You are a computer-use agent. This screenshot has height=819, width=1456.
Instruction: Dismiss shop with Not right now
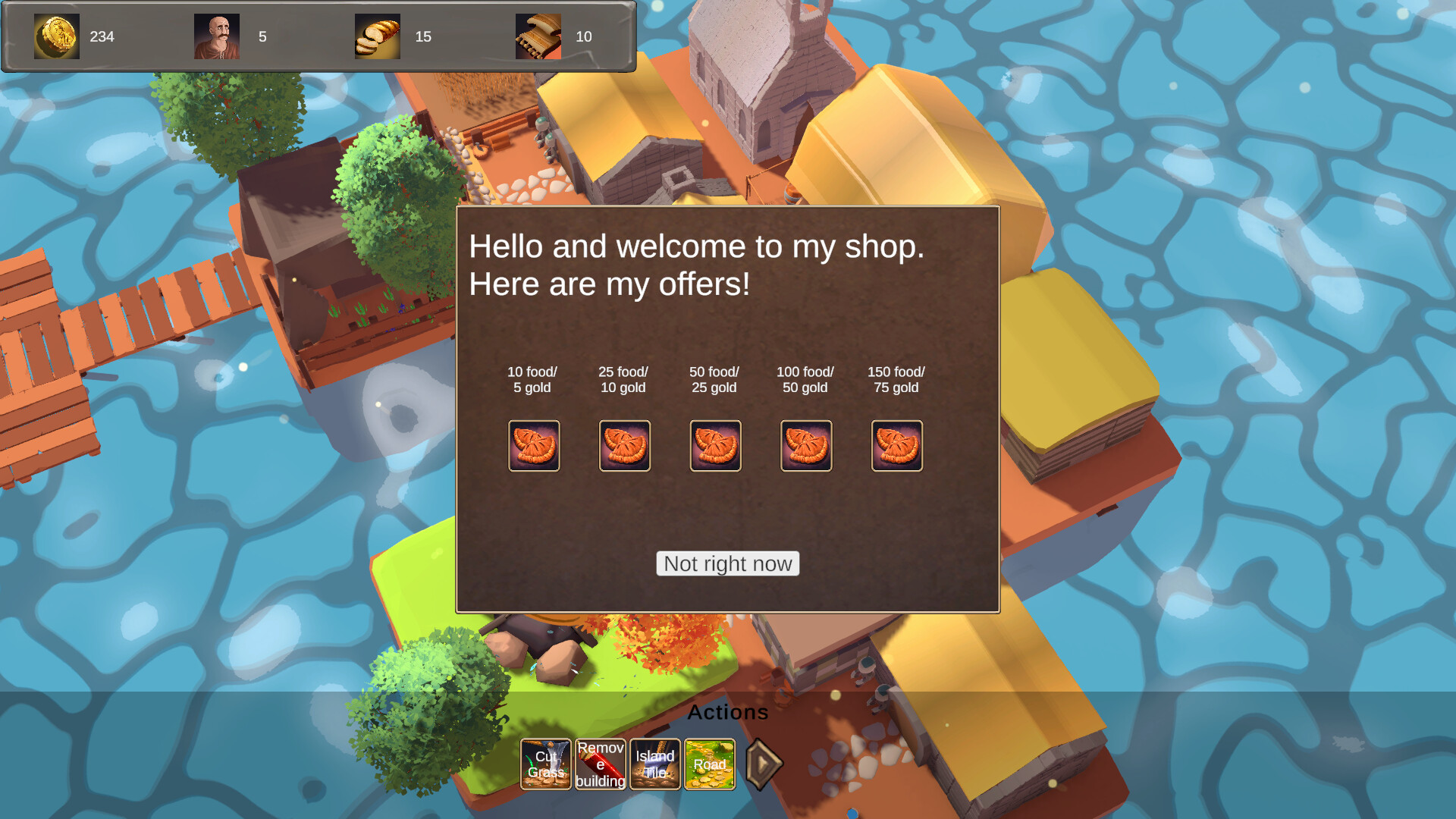pos(727,563)
